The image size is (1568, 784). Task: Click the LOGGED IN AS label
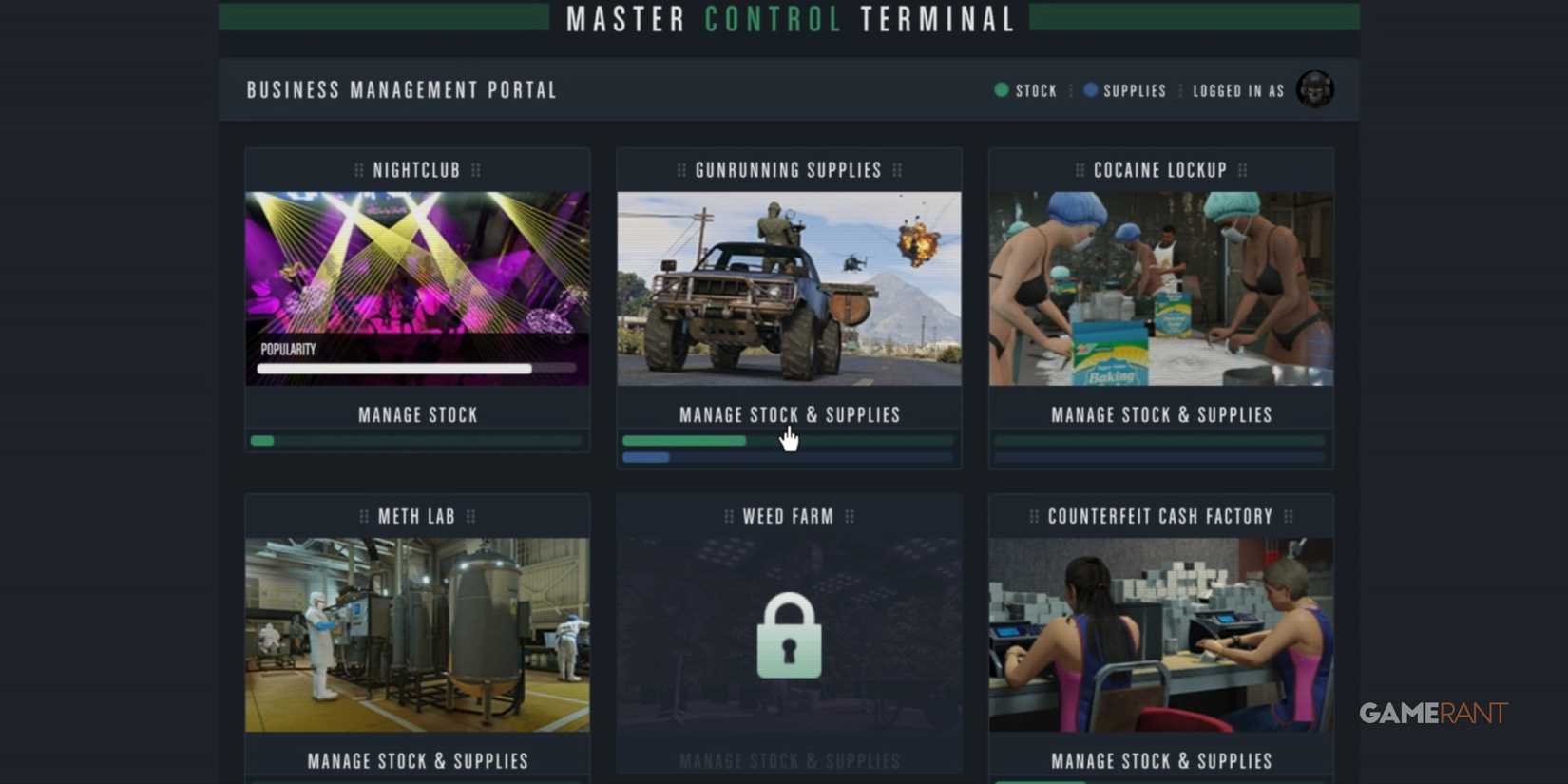click(1237, 90)
